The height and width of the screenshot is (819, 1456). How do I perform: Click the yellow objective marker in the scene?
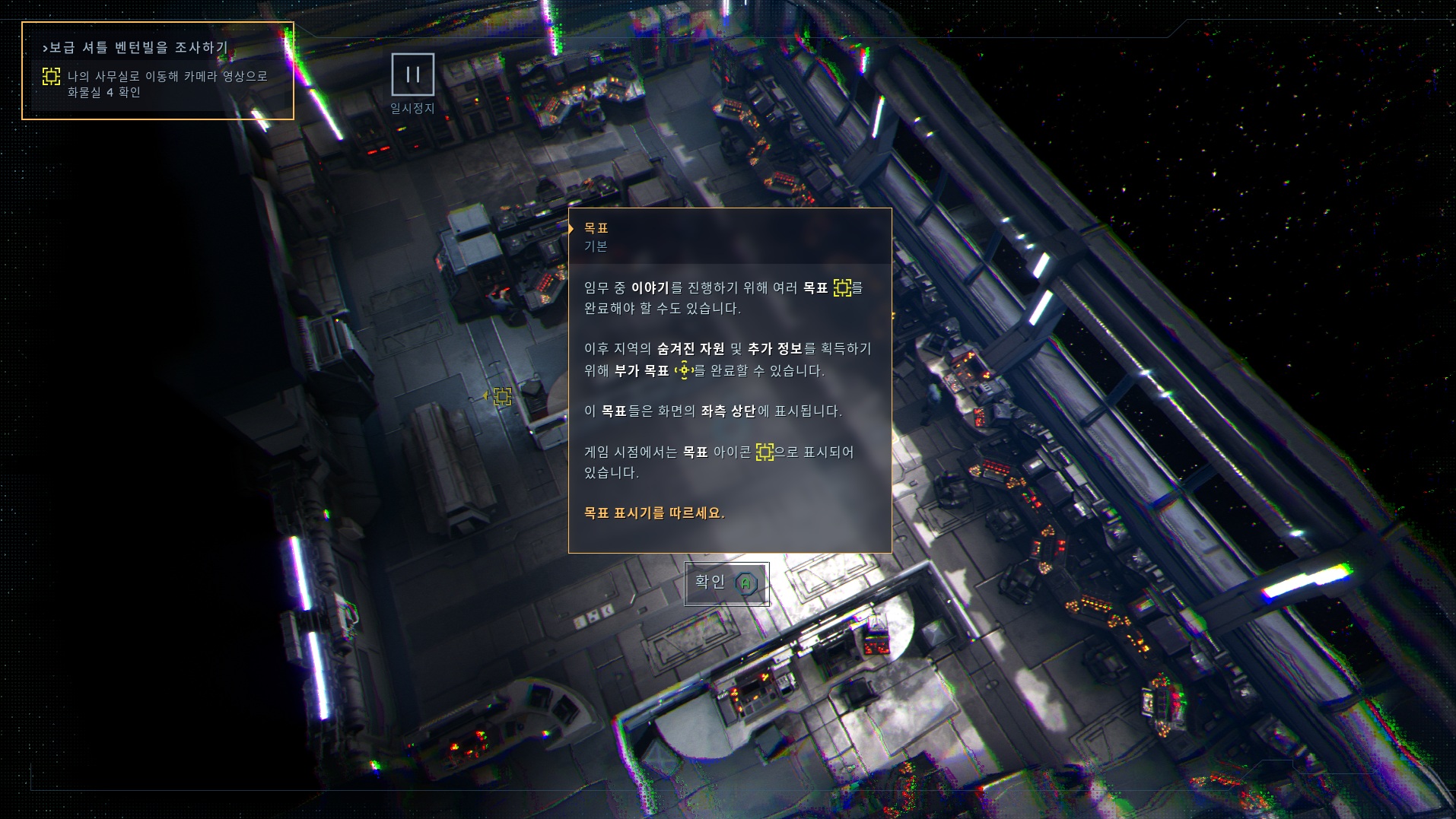[502, 396]
